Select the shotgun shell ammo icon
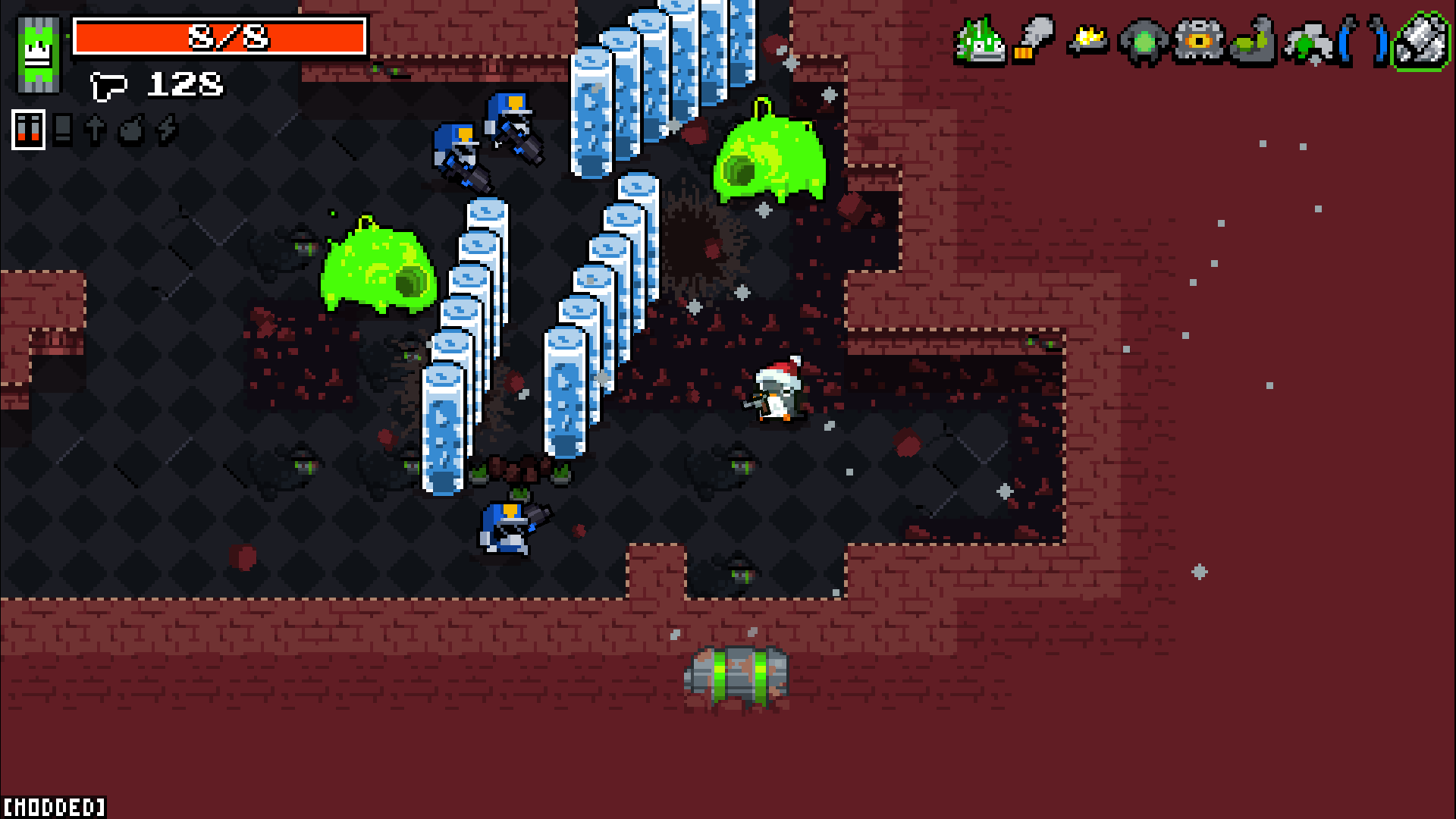 (x=64, y=130)
